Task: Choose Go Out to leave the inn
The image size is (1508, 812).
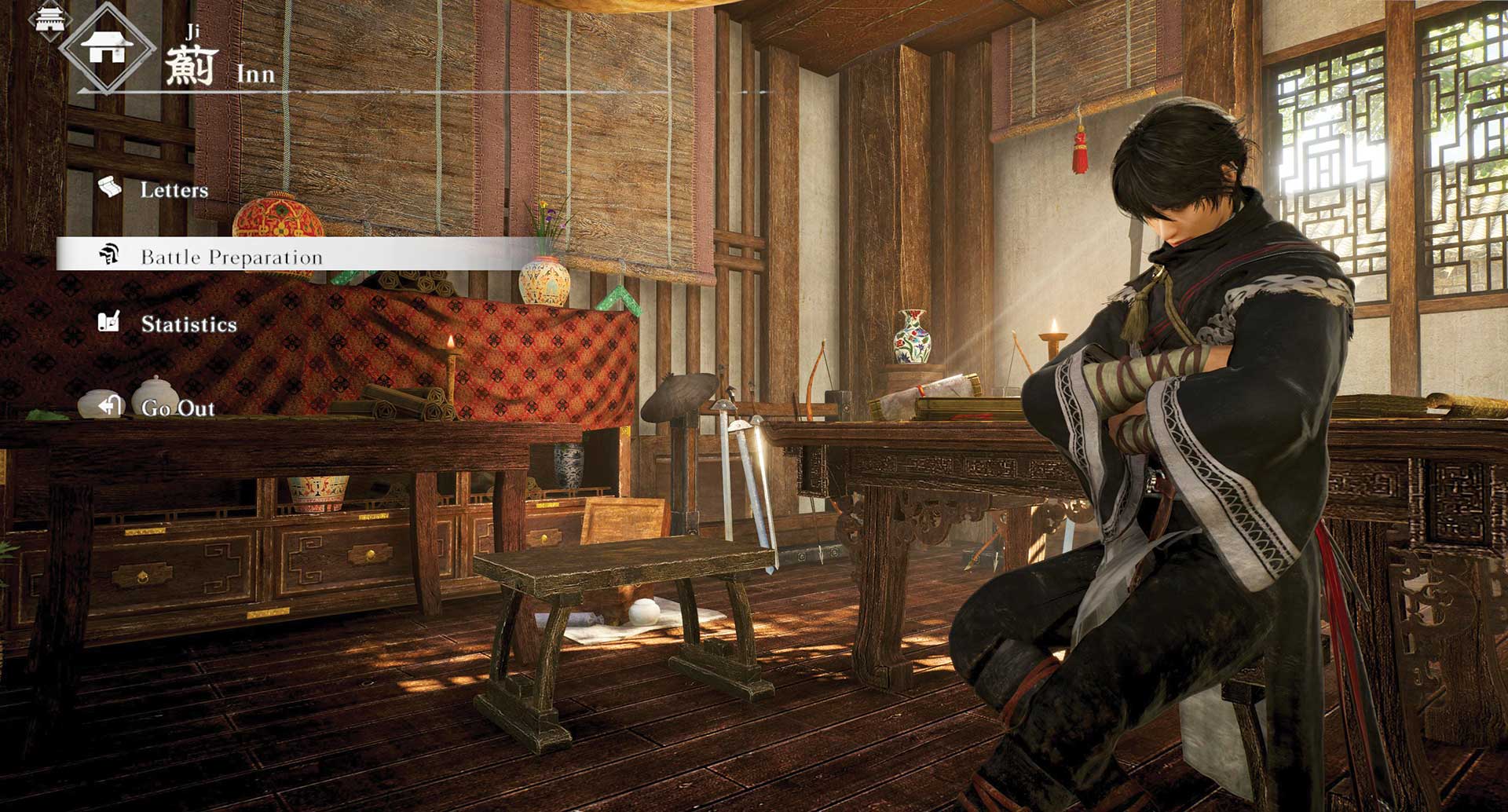Action: click(178, 408)
